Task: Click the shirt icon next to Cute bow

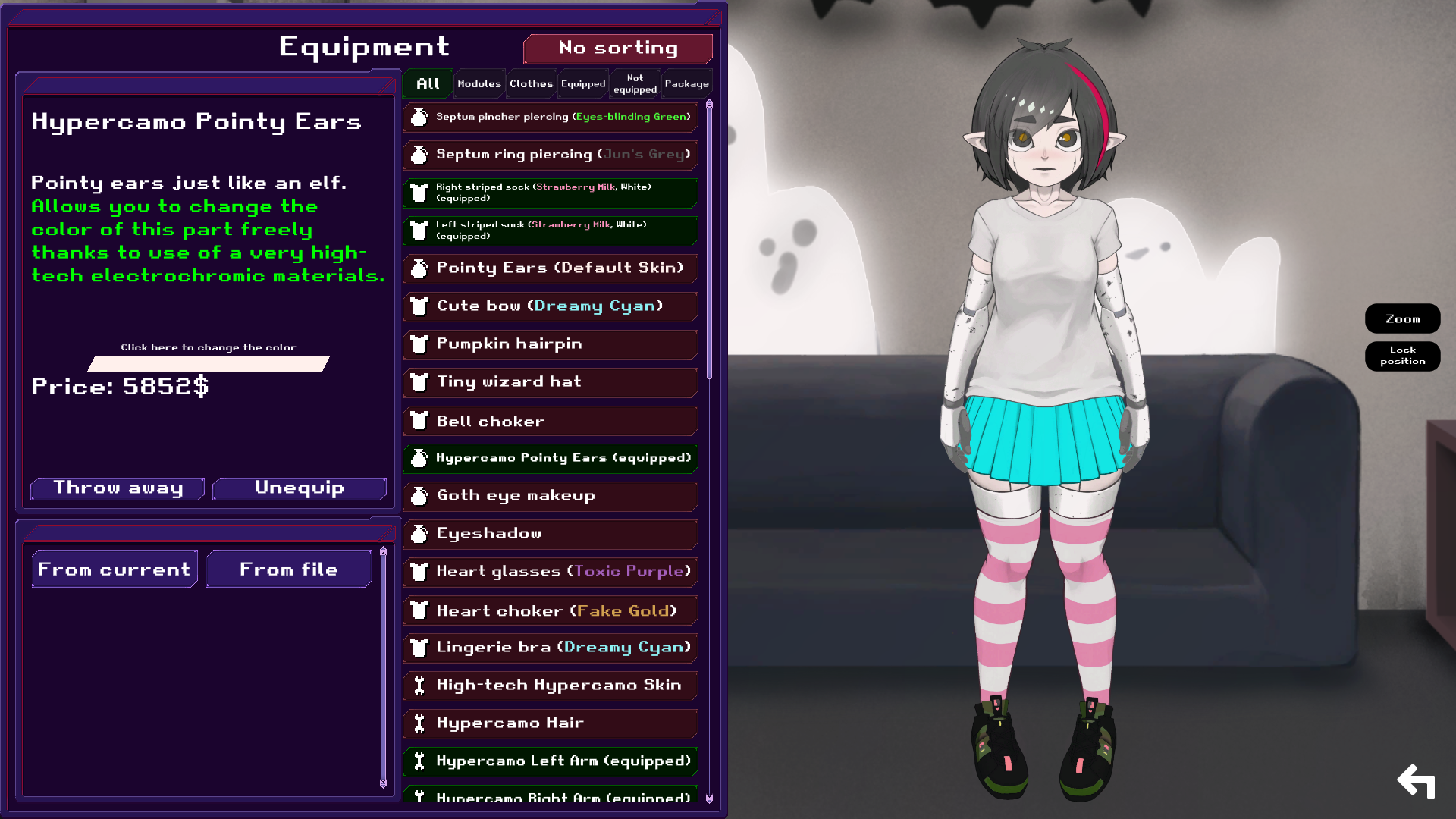Action: (x=419, y=306)
